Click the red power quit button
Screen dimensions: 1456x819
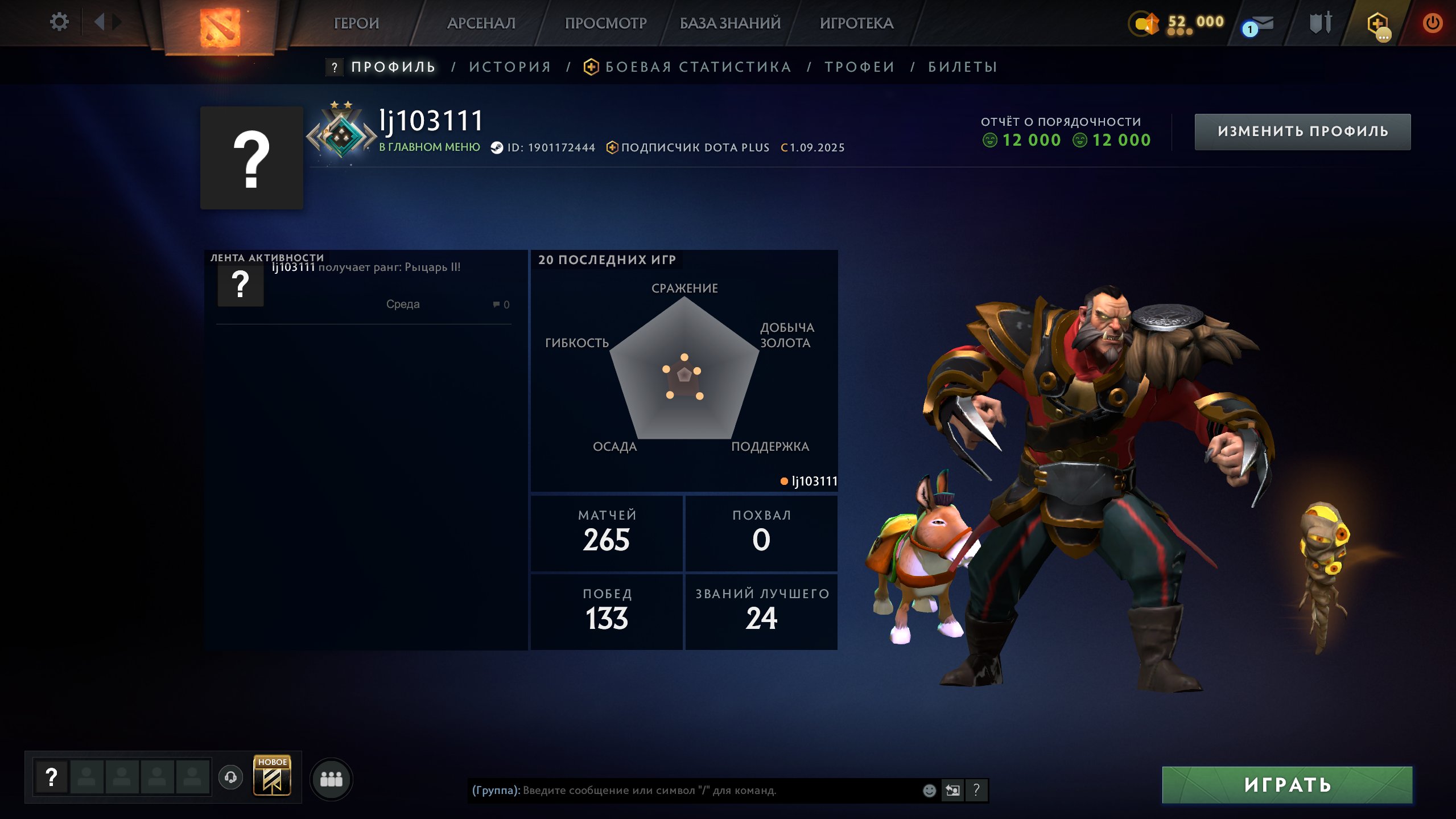pyautogui.click(x=1432, y=23)
